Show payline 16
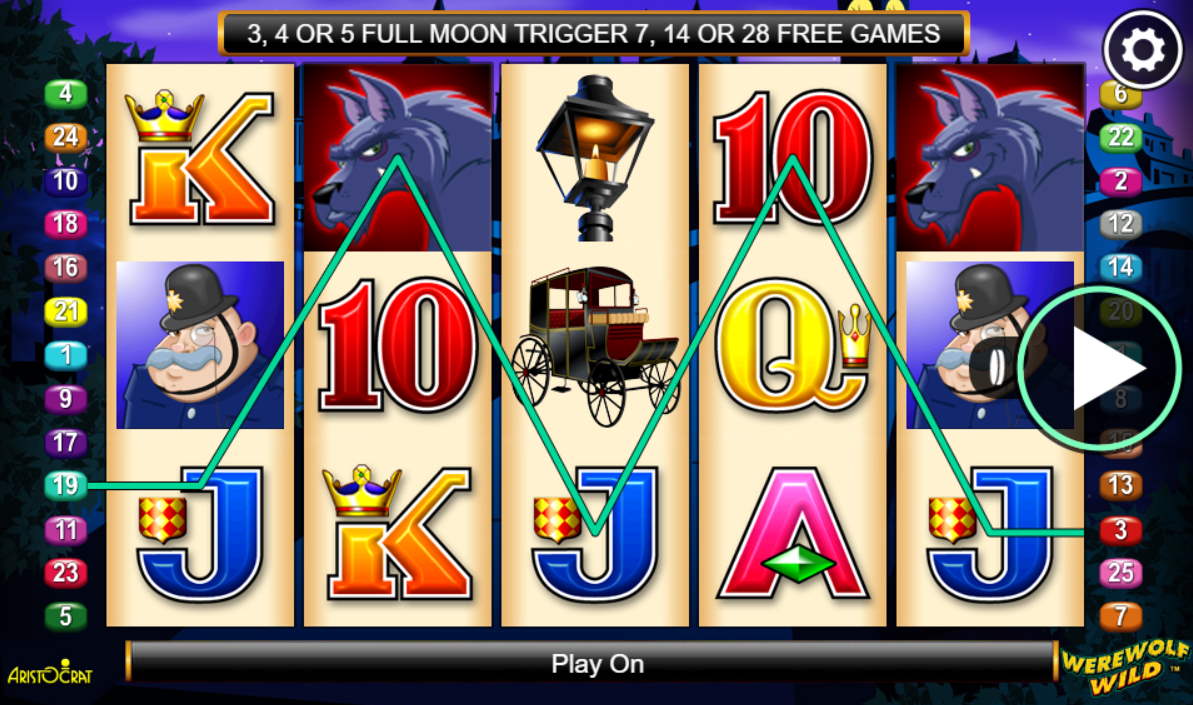The width and height of the screenshot is (1193, 705). 66,268
